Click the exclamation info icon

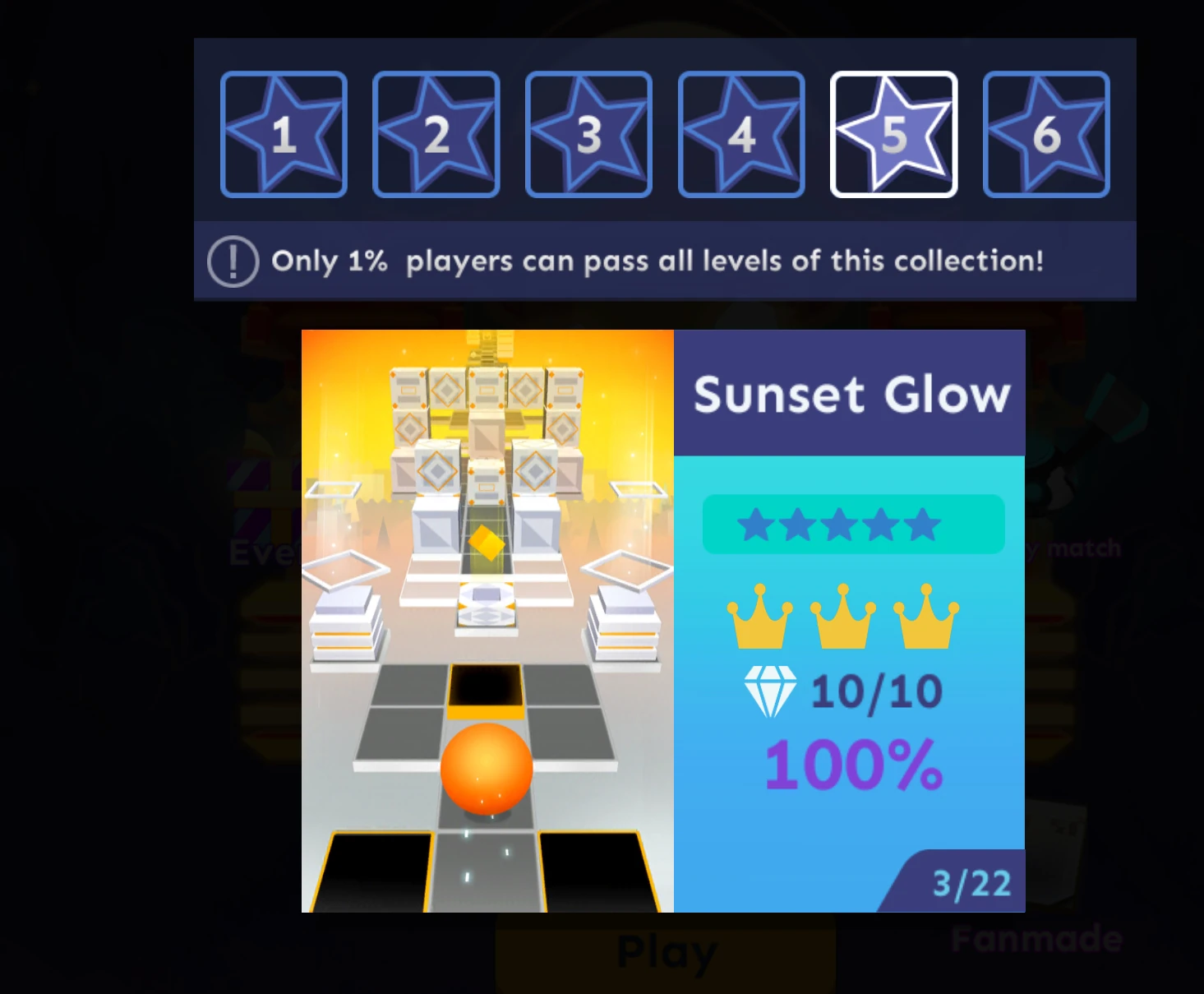tap(233, 261)
